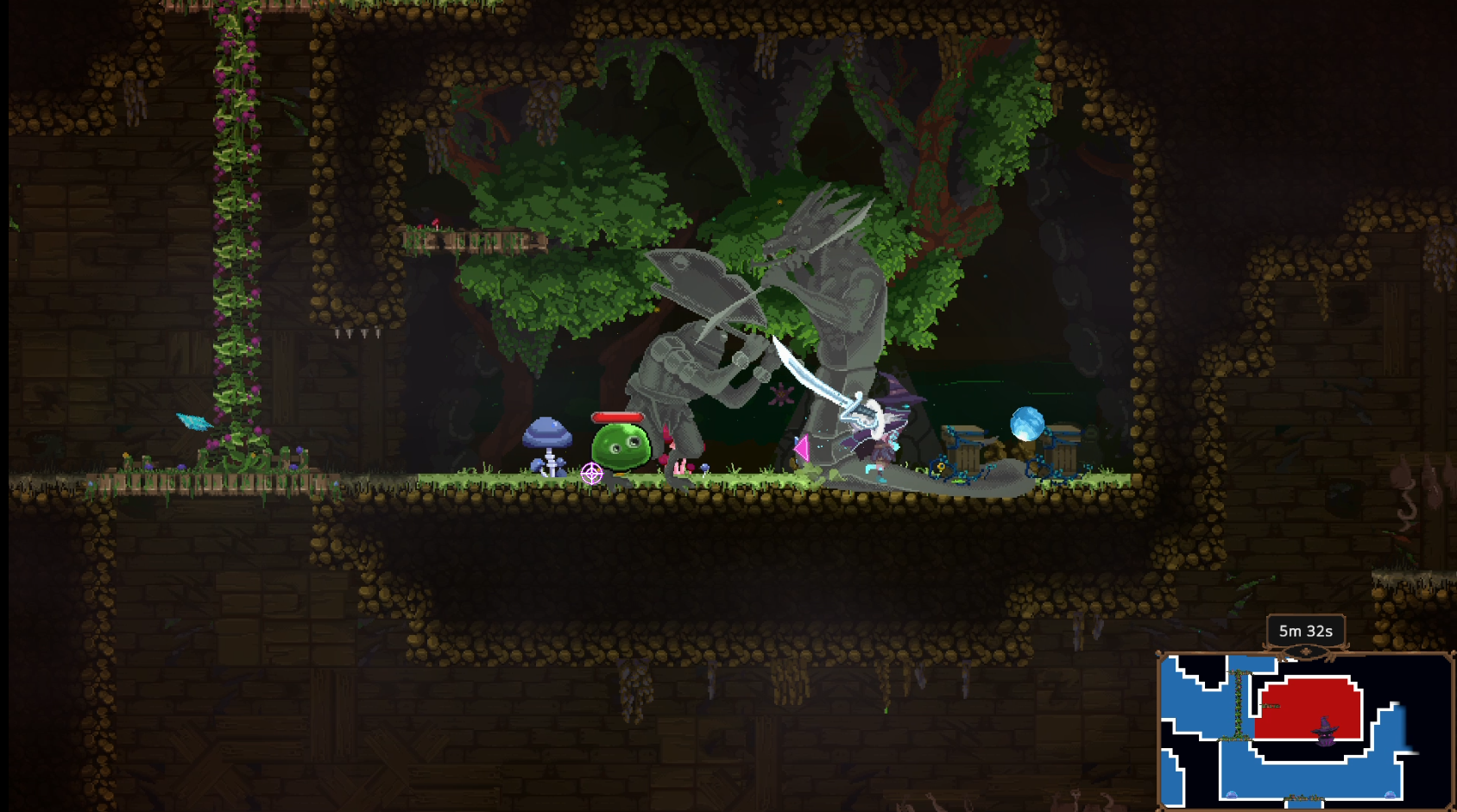Click the minimap in the corner
The width and height of the screenshot is (1457, 812).
point(1304,730)
